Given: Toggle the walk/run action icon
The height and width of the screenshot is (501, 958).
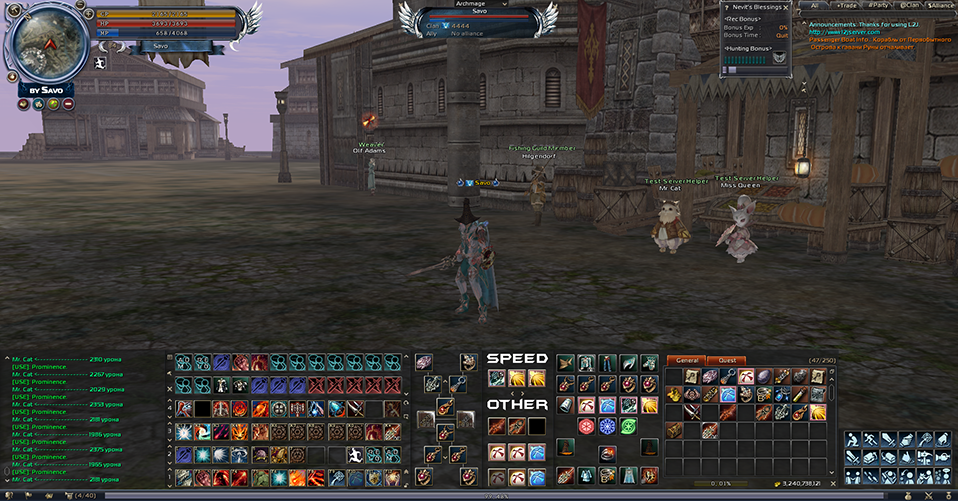Looking at the screenshot, I should [x=871, y=439].
